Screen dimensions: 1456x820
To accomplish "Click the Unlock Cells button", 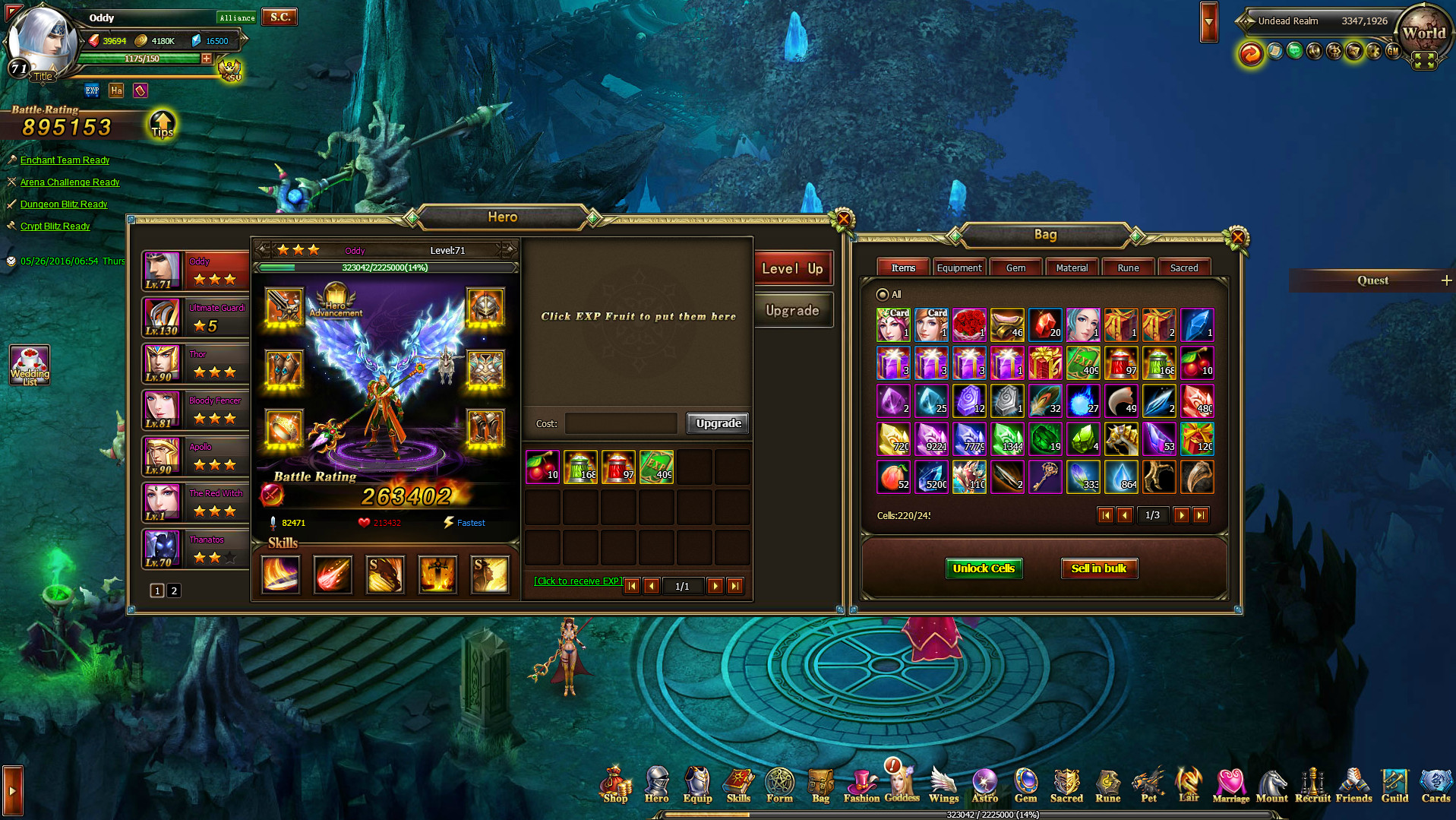I will (984, 568).
